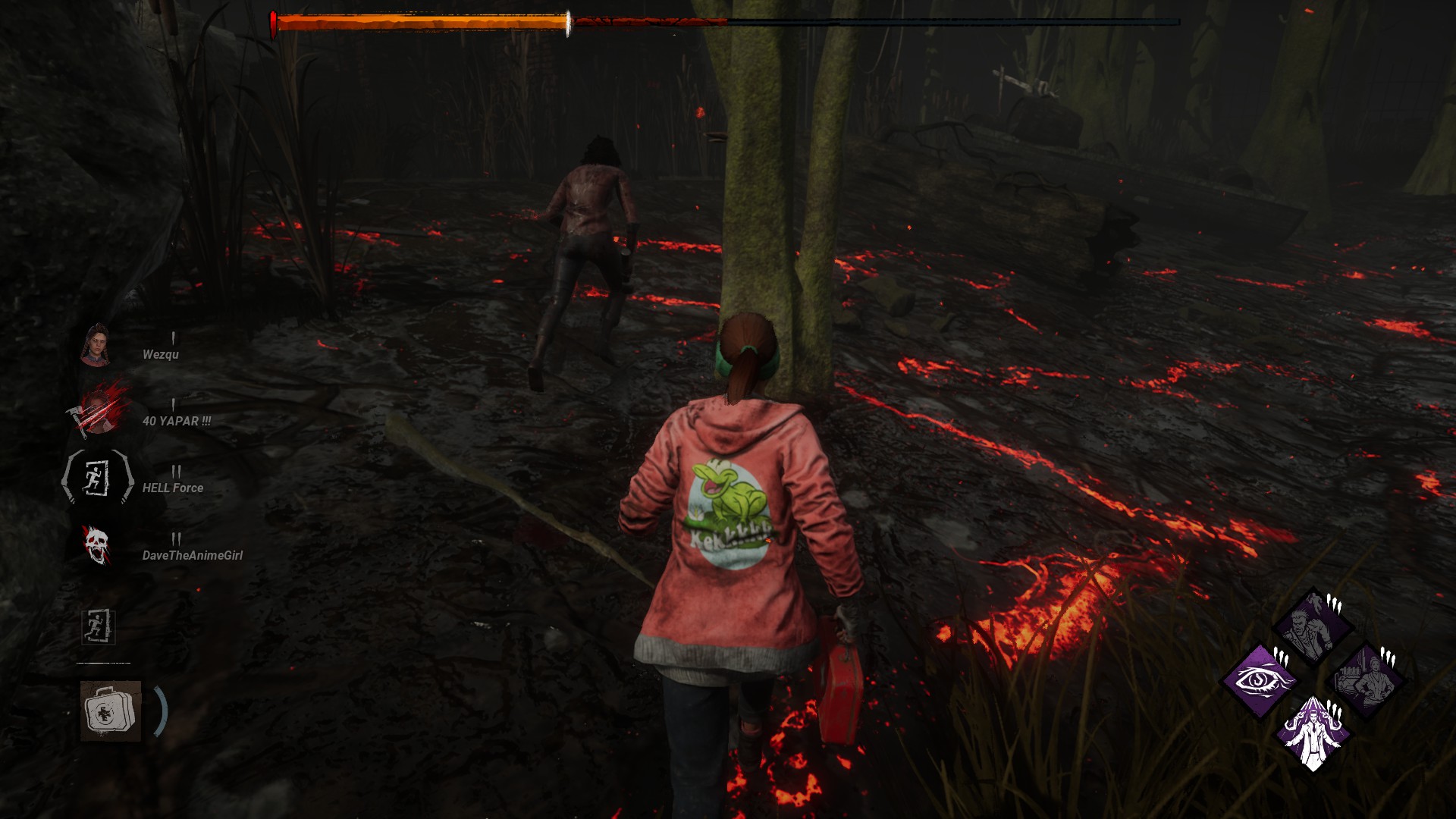Select the running man perk icon
This screenshot has width=1456, height=819.
1313,626
